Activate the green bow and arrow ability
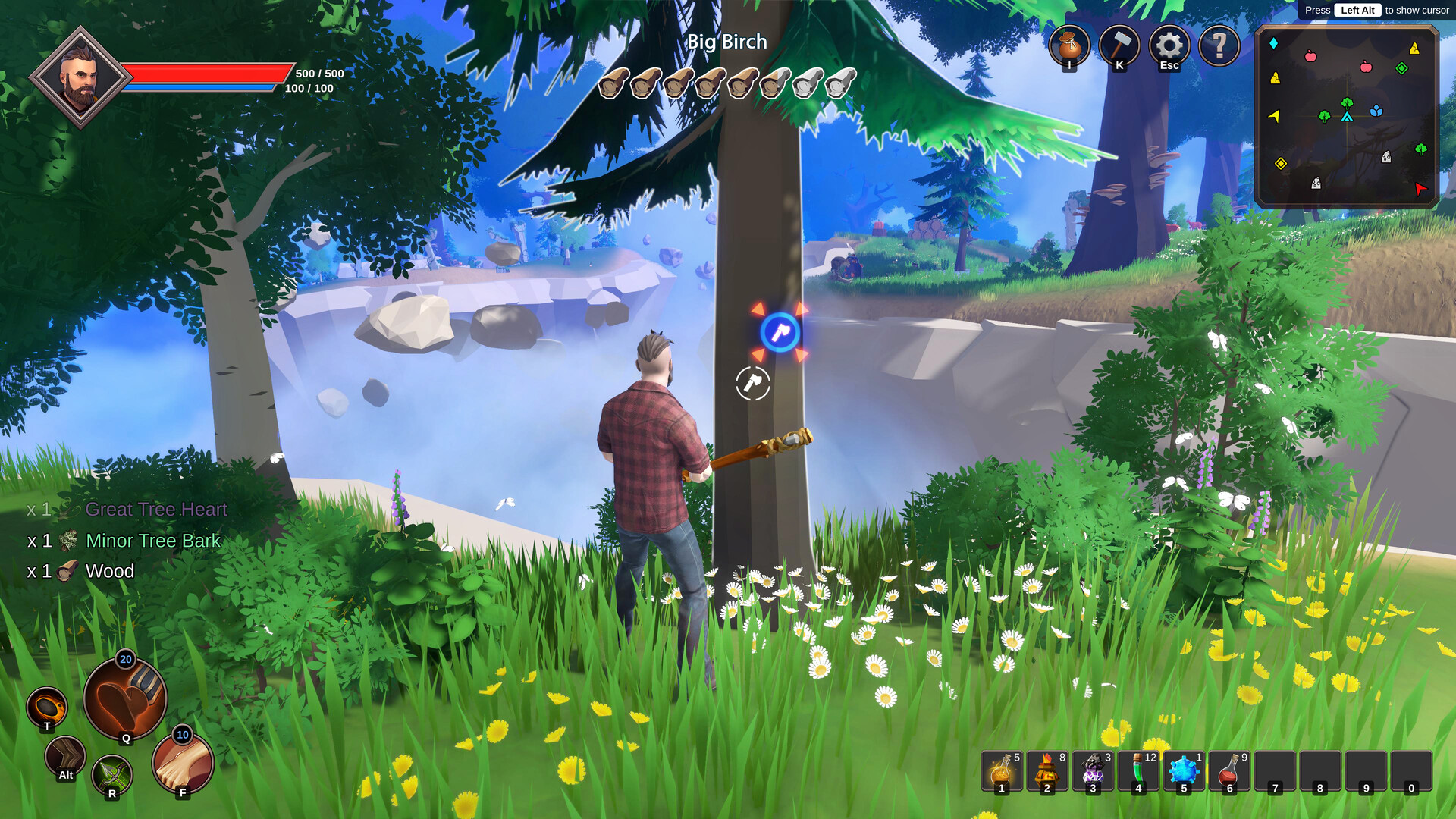Image resolution: width=1456 pixels, height=819 pixels. coord(112,775)
